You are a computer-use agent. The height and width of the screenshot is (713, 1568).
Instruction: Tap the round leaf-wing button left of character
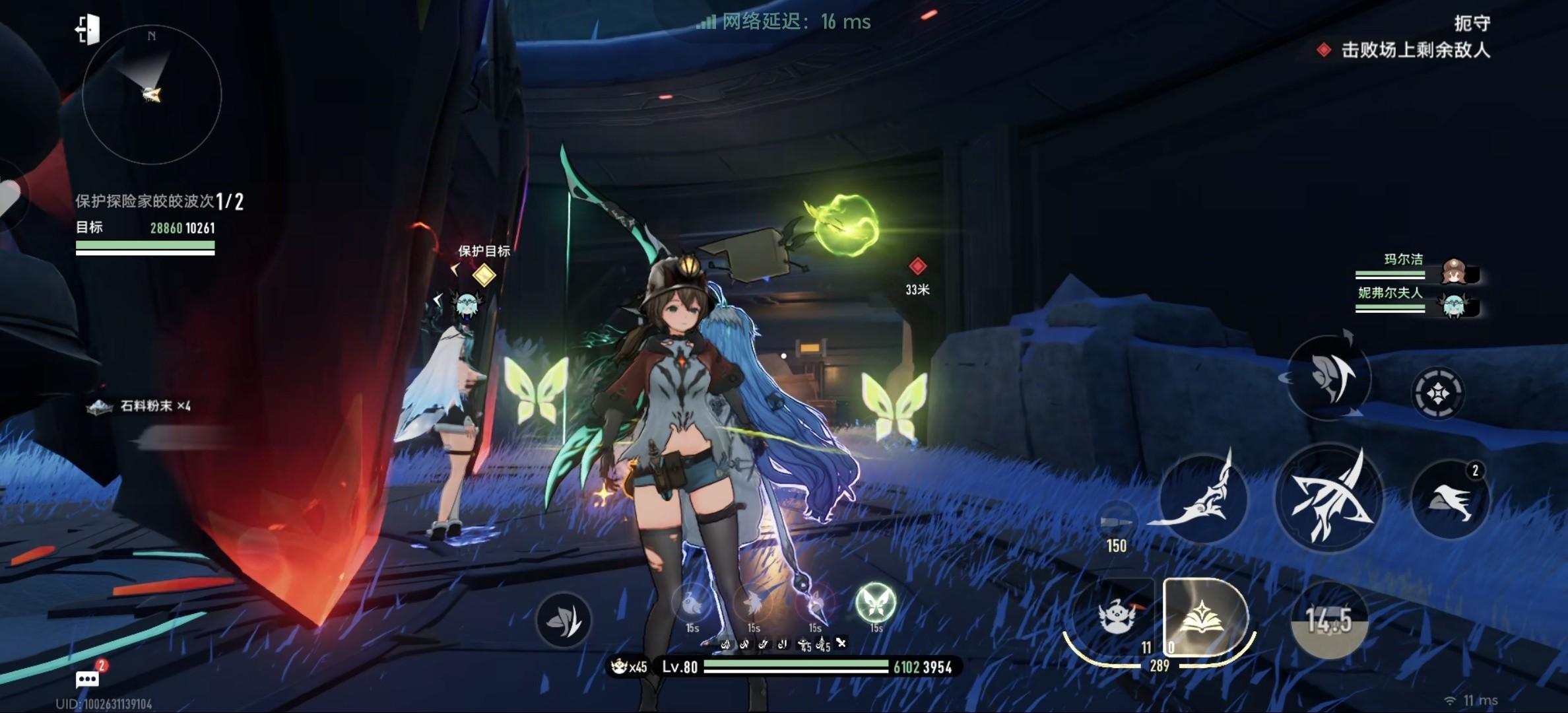pos(563,620)
